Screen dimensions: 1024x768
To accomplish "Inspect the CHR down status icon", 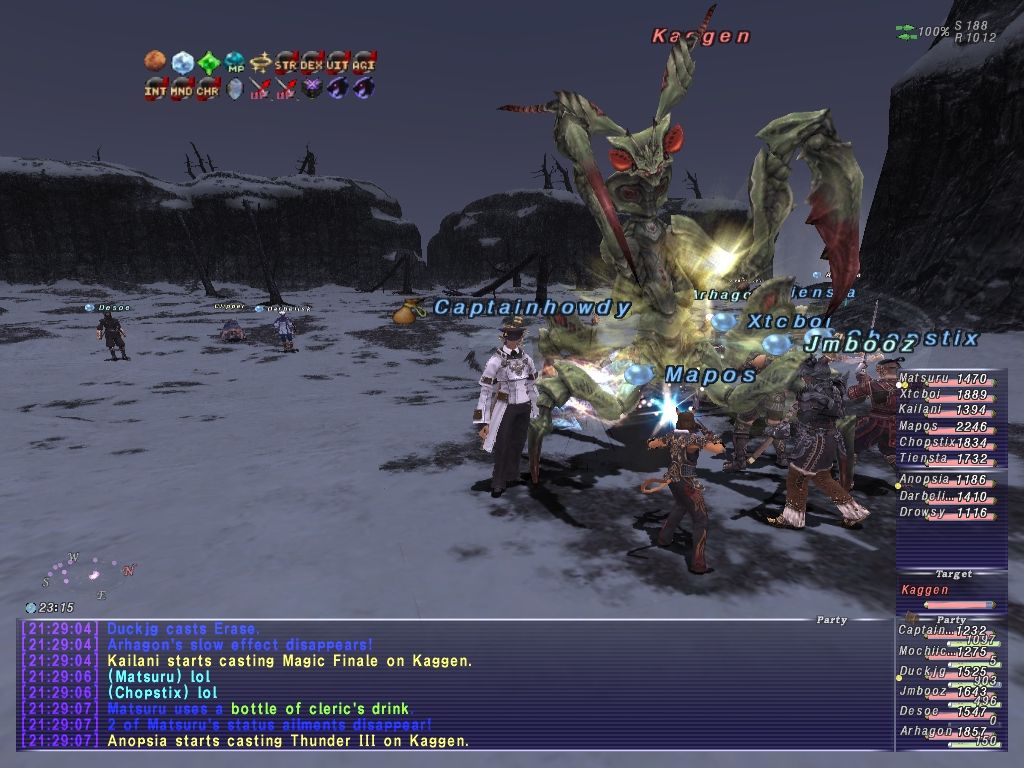I will point(208,88).
